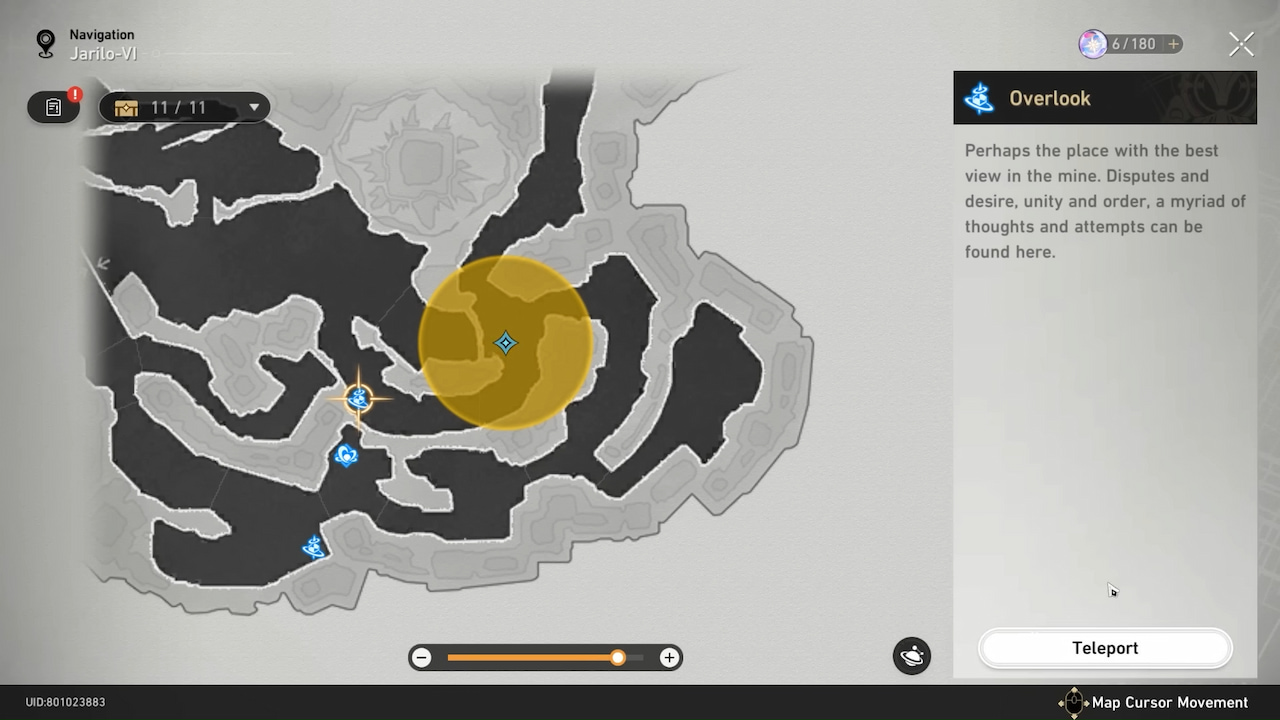Close the navigation map with the X
The height and width of the screenshot is (720, 1280).
(1241, 43)
